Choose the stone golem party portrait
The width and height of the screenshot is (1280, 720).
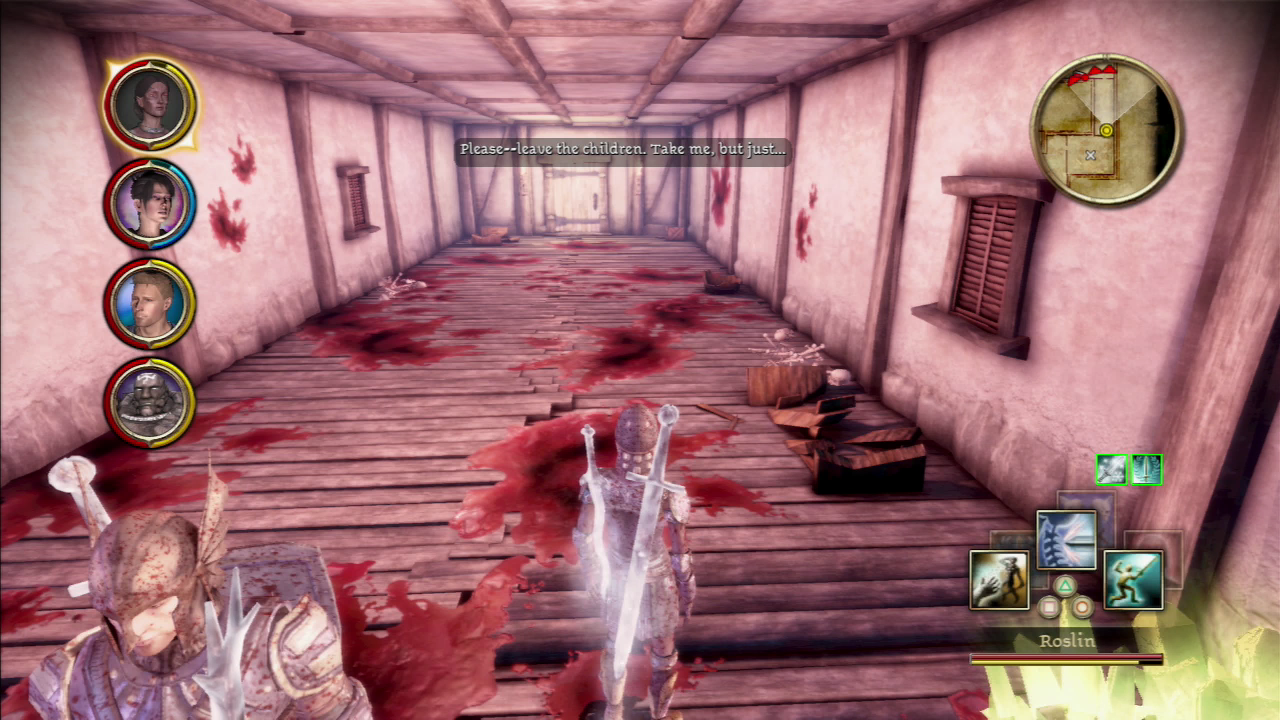click(x=149, y=402)
